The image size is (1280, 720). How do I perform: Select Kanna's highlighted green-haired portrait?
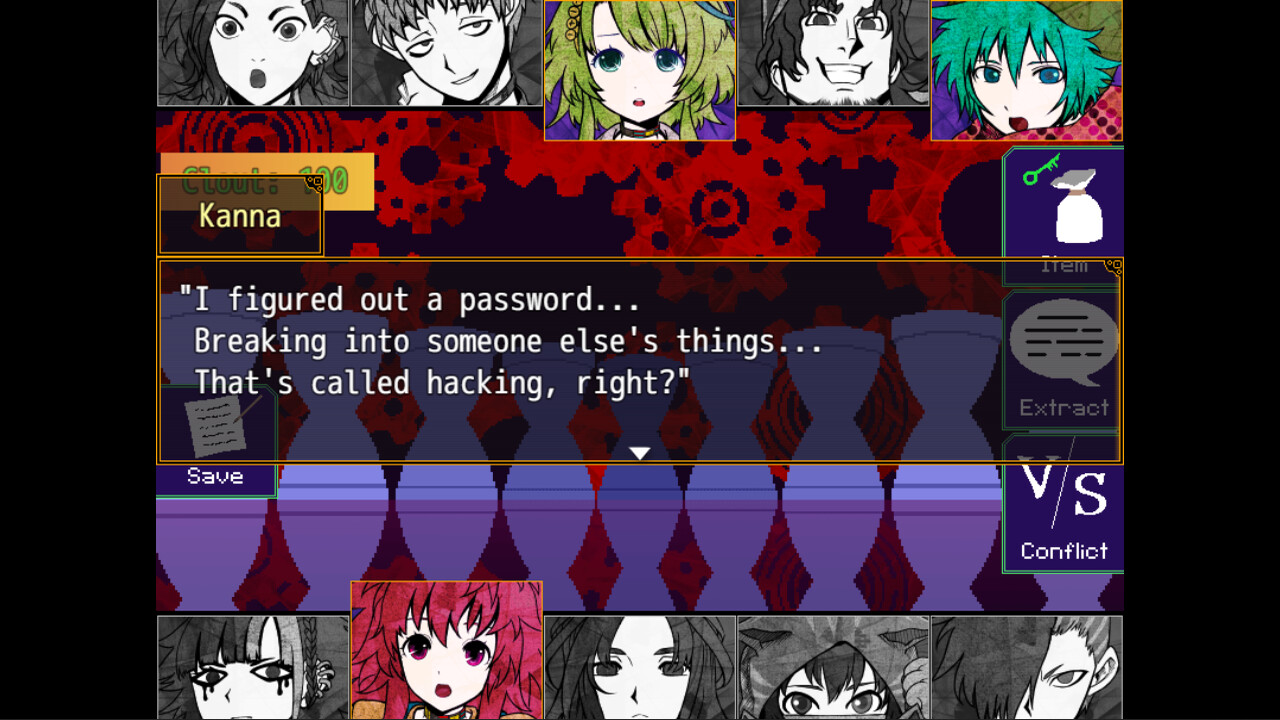[x=1027, y=68]
